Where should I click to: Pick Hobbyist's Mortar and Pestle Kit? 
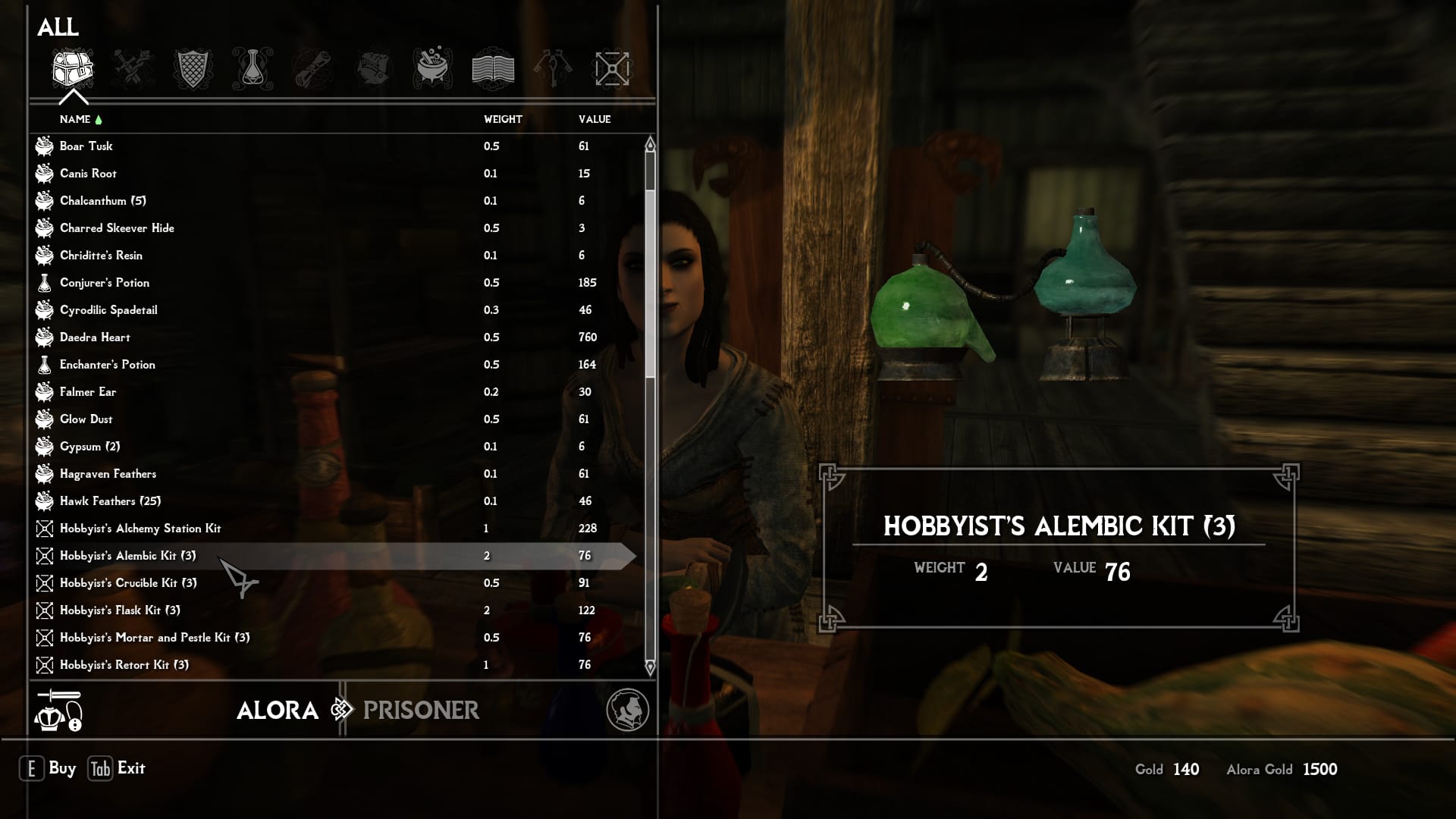[155, 638]
